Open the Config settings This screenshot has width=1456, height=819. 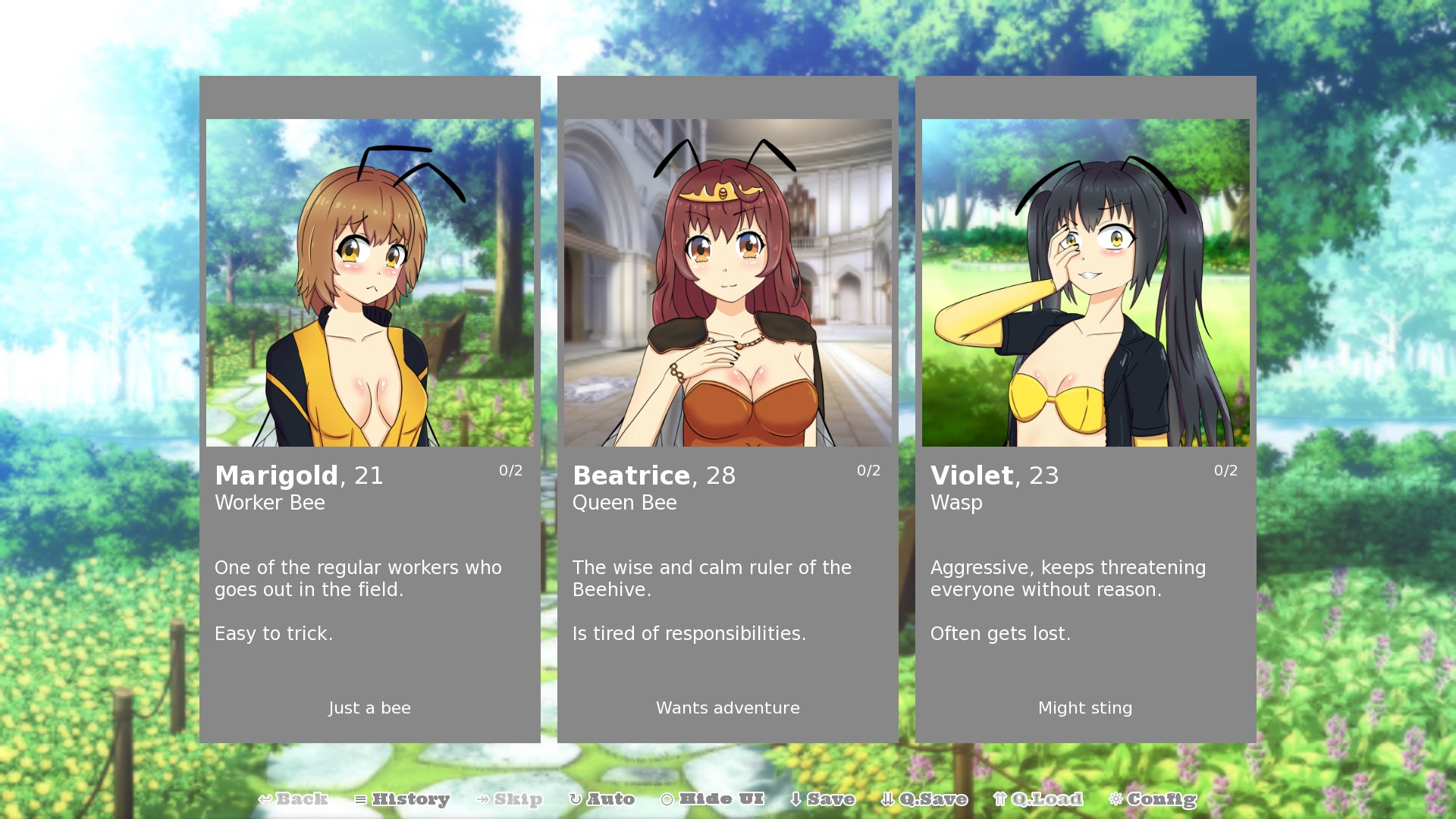[x=1153, y=799]
